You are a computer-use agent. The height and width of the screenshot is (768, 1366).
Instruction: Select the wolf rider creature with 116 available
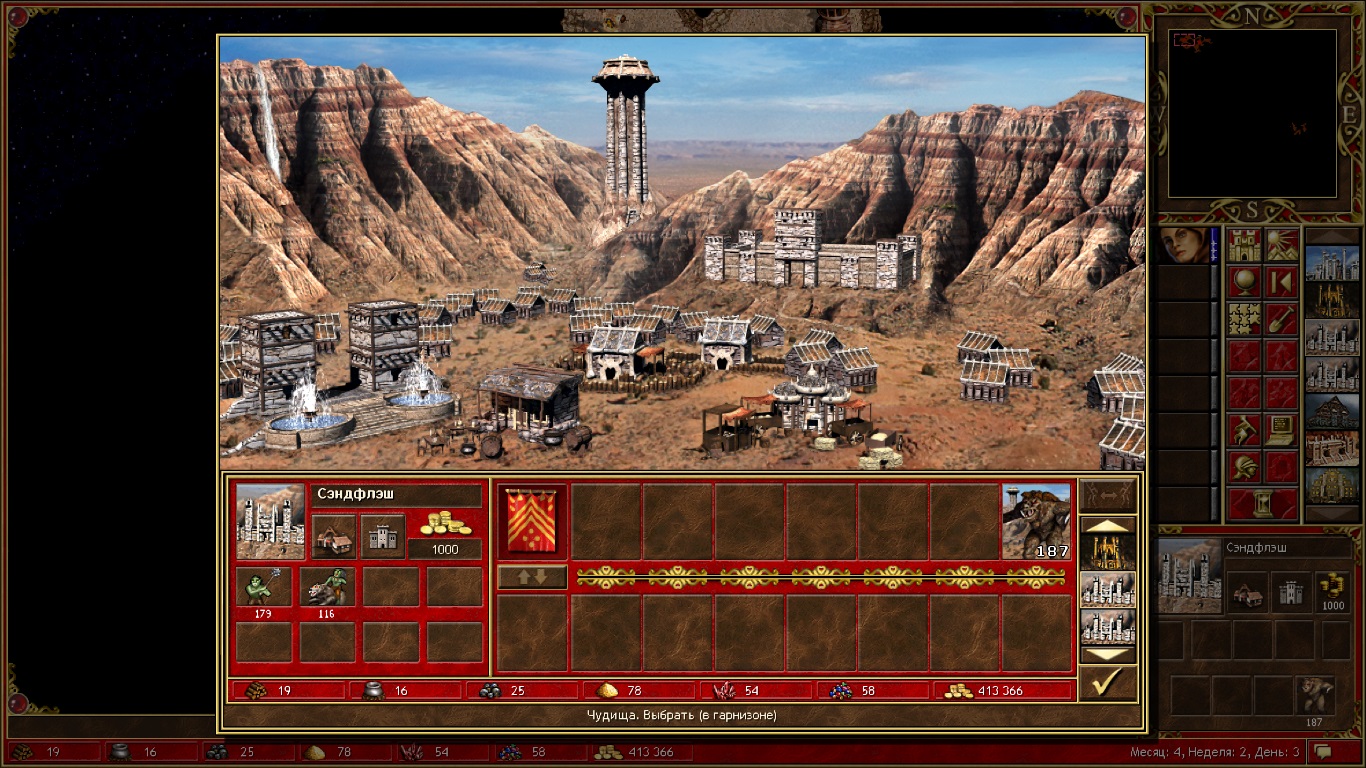click(327, 587)
